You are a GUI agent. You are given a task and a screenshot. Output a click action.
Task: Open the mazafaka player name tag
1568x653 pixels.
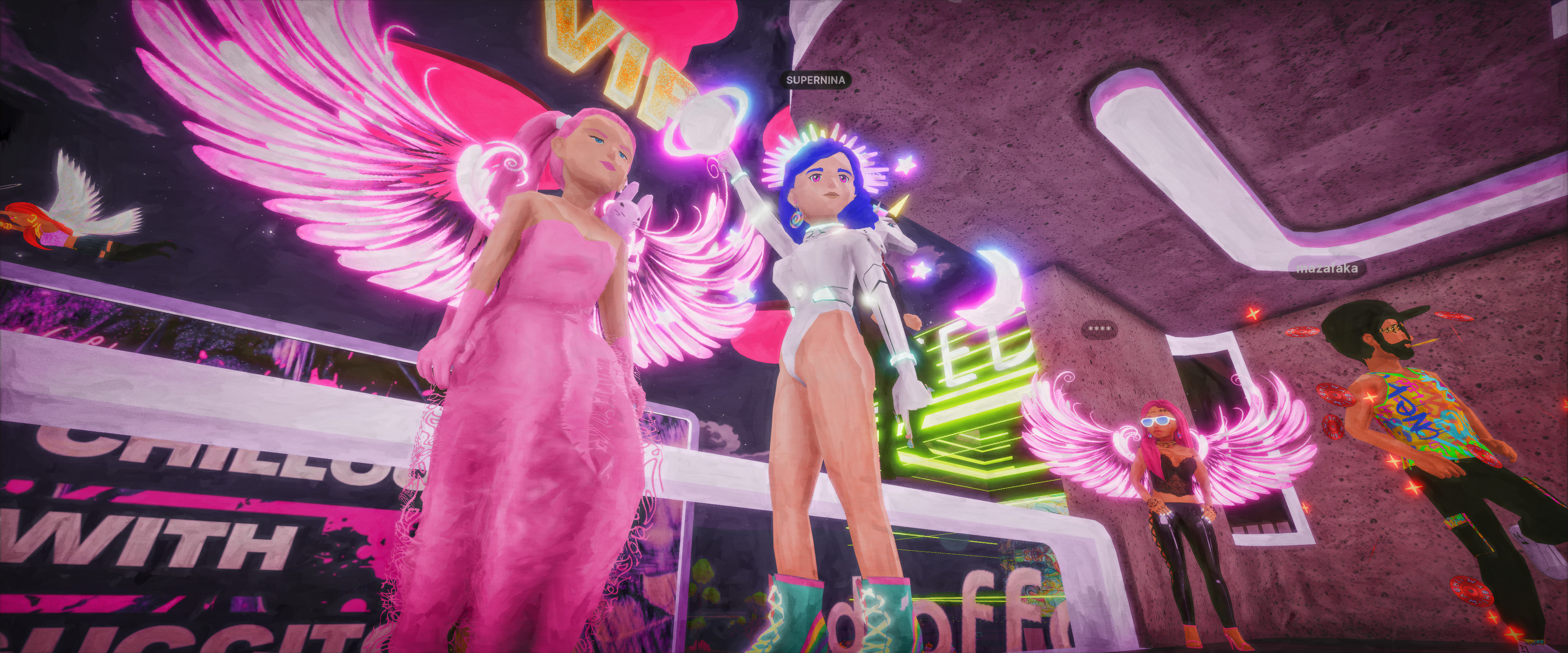pyautogui.click(x=1326, y=269)
